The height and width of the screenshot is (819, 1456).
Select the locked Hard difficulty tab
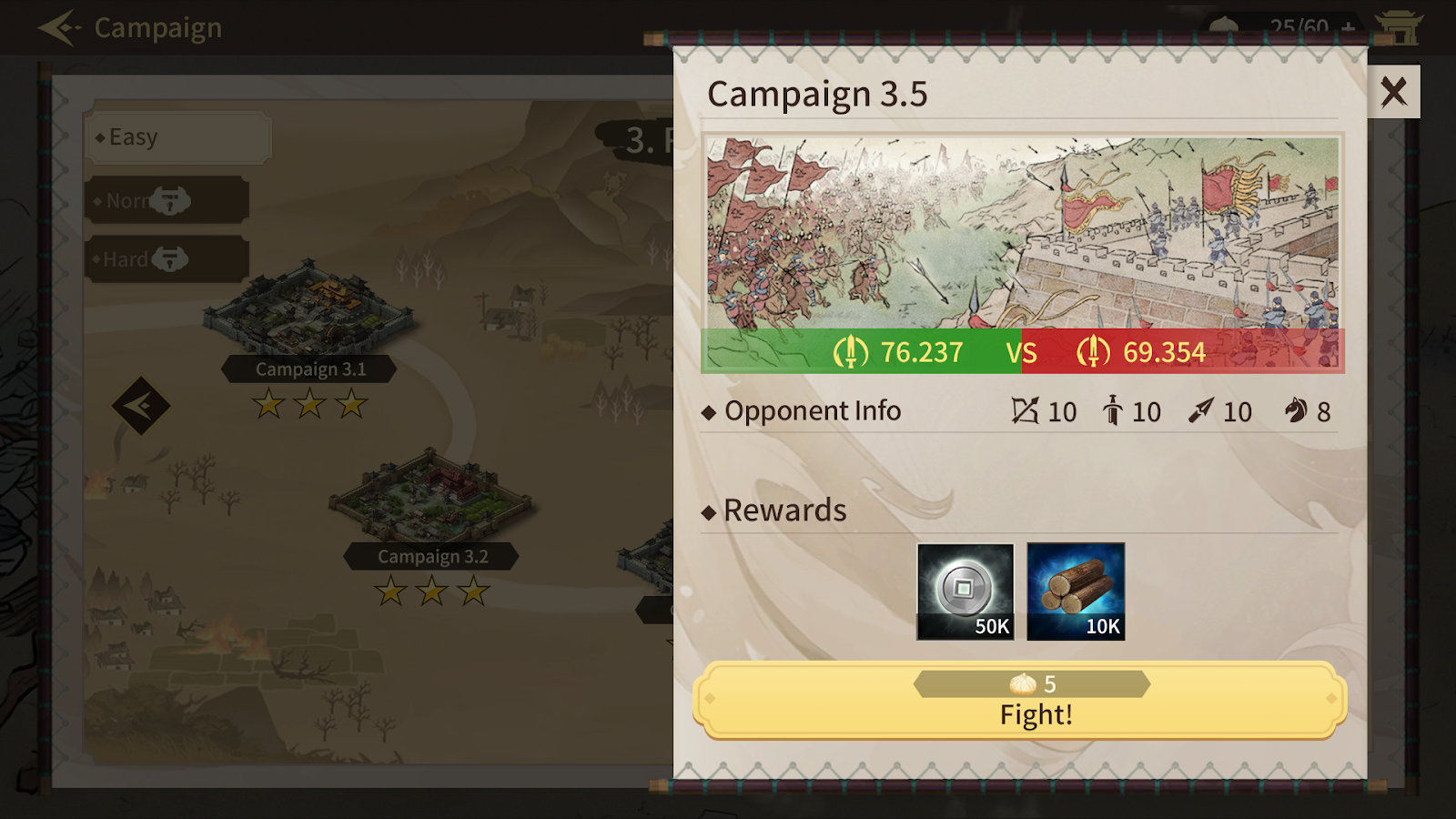click(167, 259)
